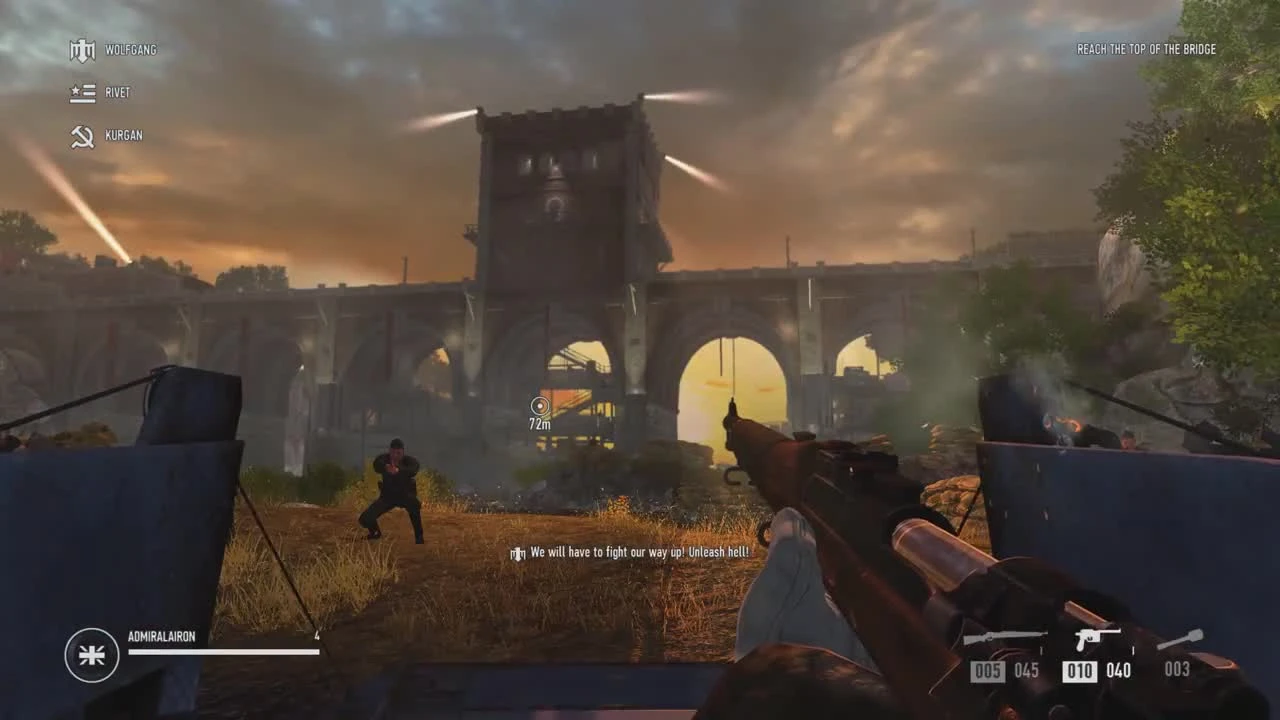The image size is (1280, 720).
Task: Expand the KURGAN squad member entry
Action: [x=125, y=135]
